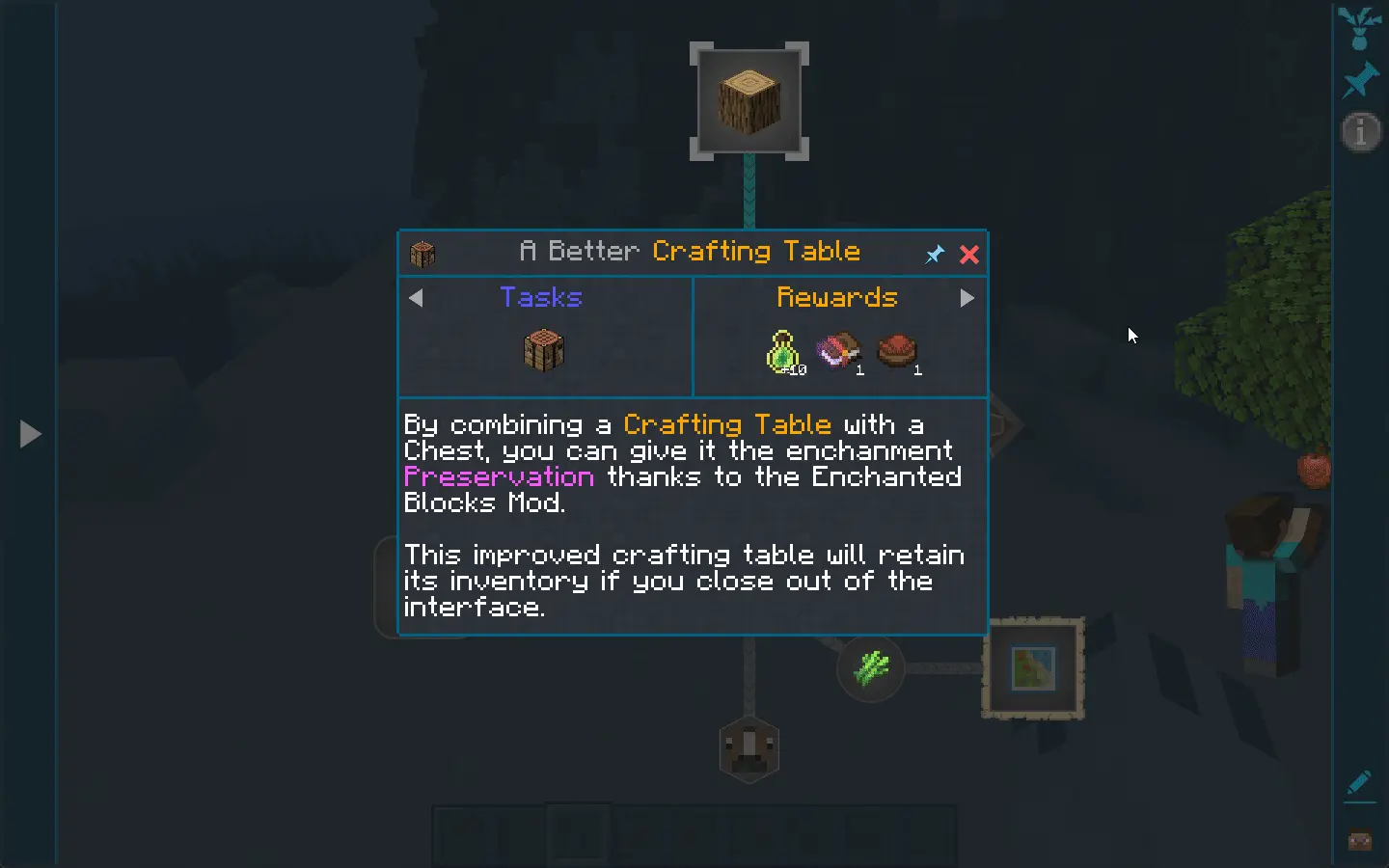Click the crafting table task icon

click(x=543, y=350)
